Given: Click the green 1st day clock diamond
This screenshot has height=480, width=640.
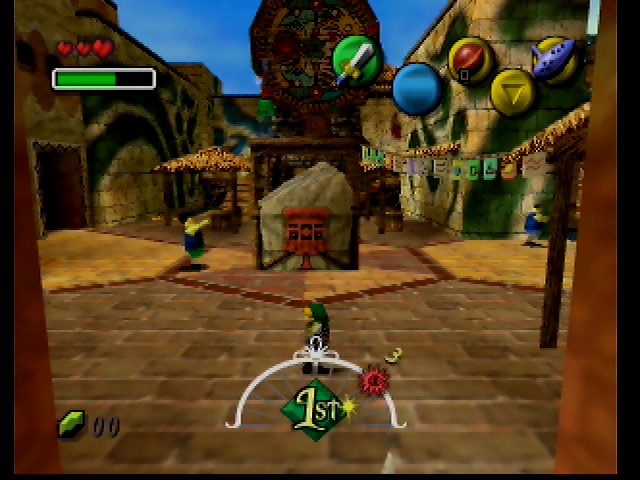Looking at the screenshot, I should point(314,408).
